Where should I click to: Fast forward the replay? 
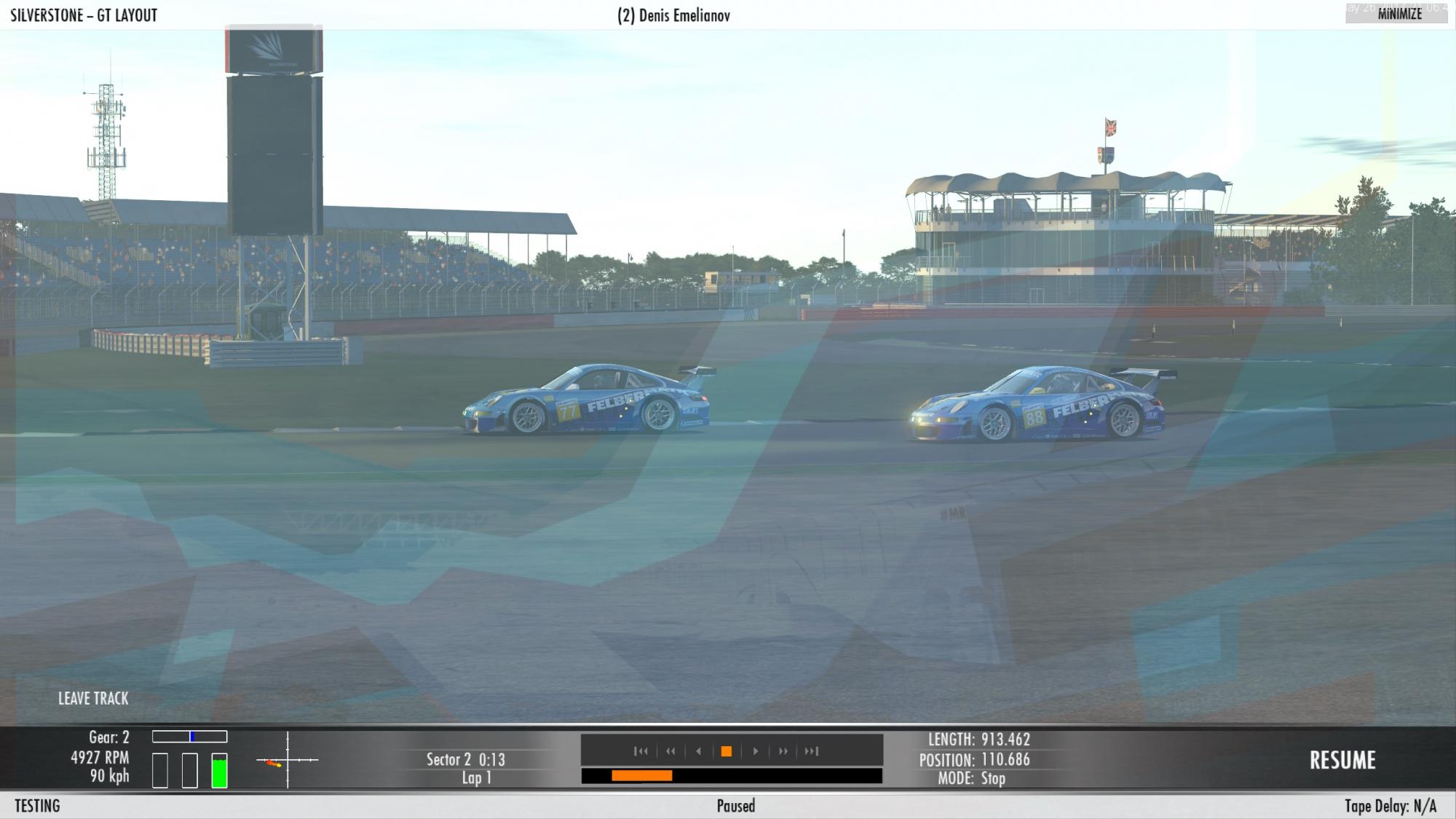783,751
